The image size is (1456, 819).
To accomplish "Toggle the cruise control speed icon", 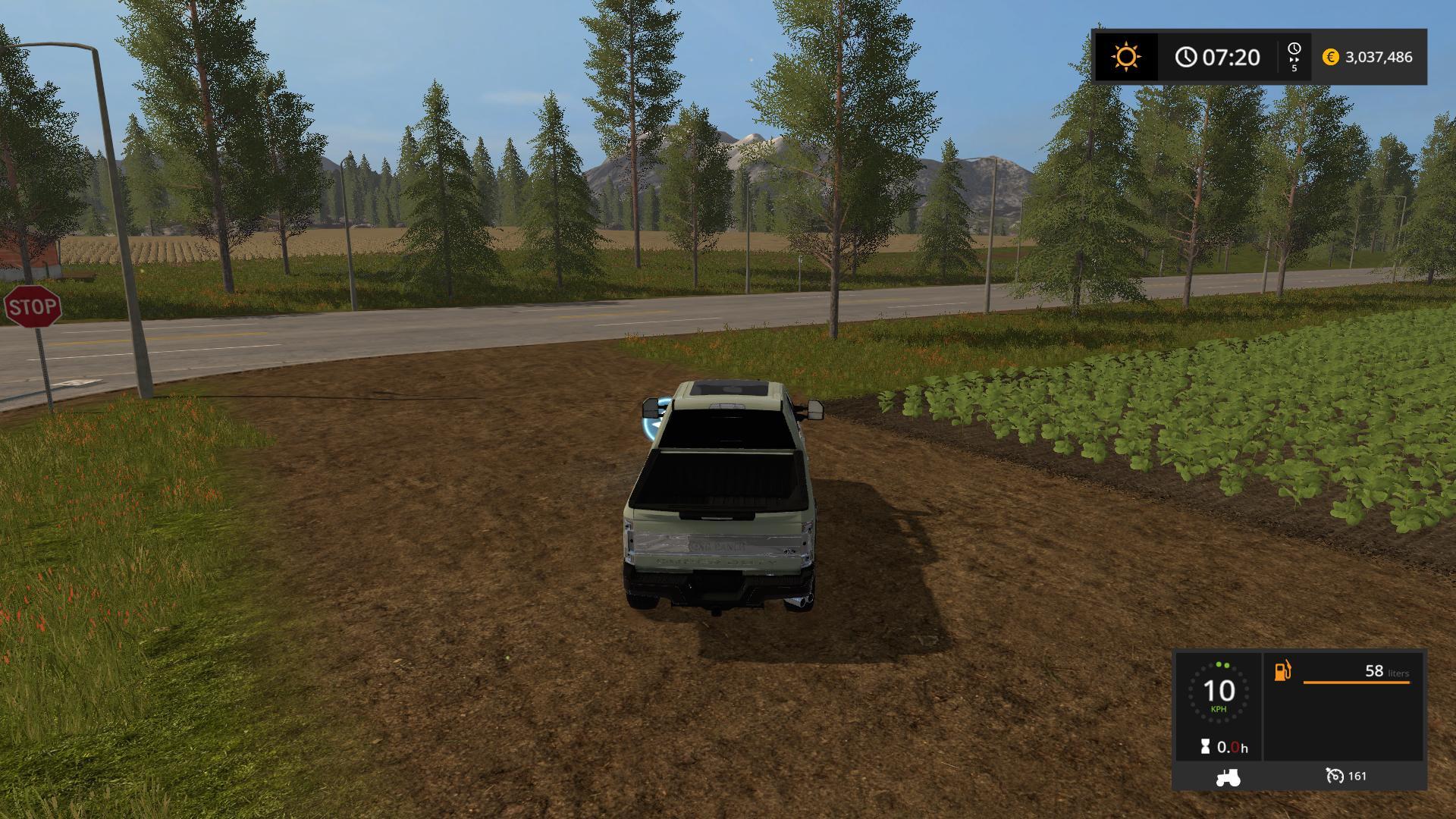I will [x=1334, y=776].
